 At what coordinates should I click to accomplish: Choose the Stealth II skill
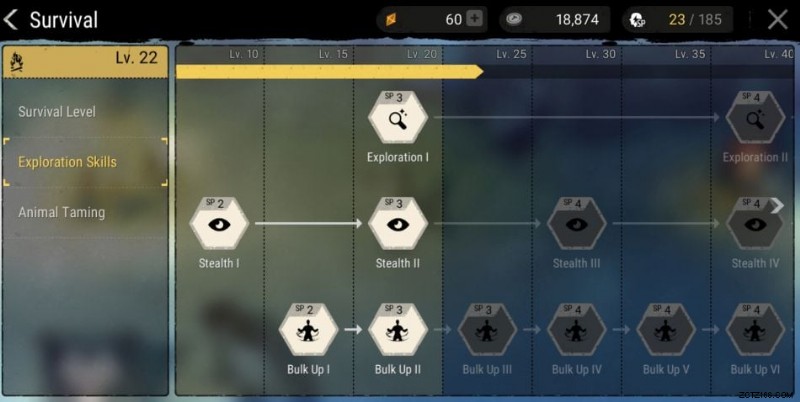(x=398, y=225)
